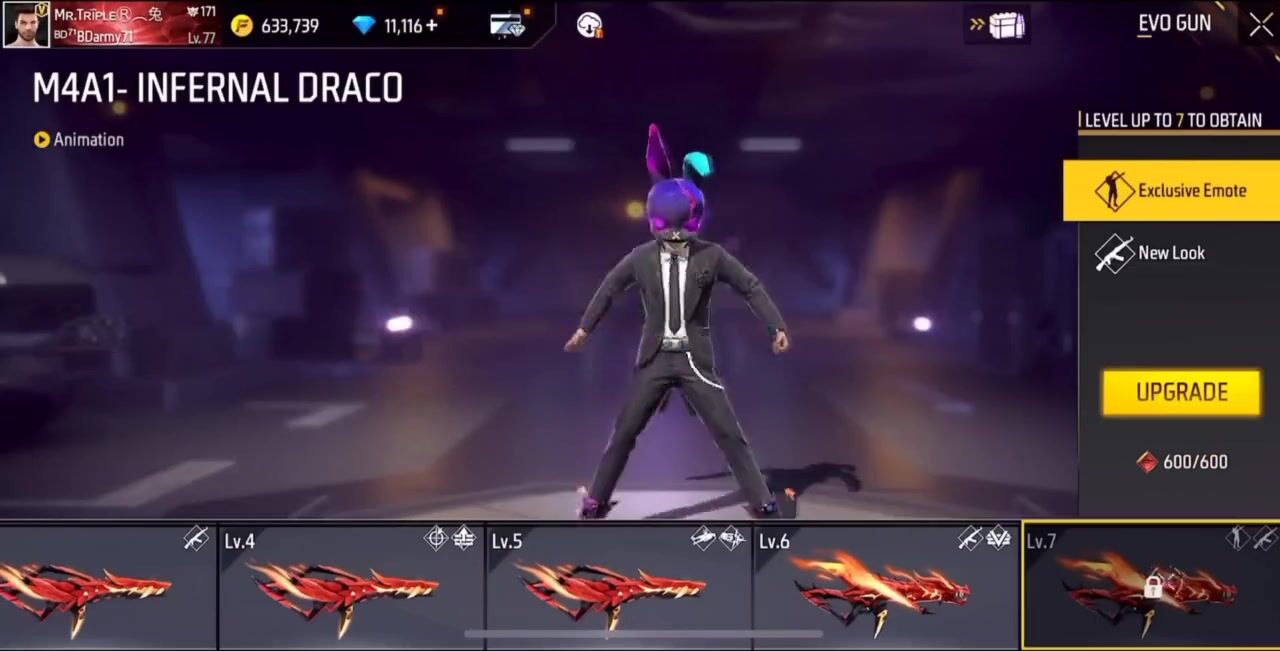Show the Lv.6 gun skin tile
This screenshot has height=651, width=1280.
[x=886, y=586]
